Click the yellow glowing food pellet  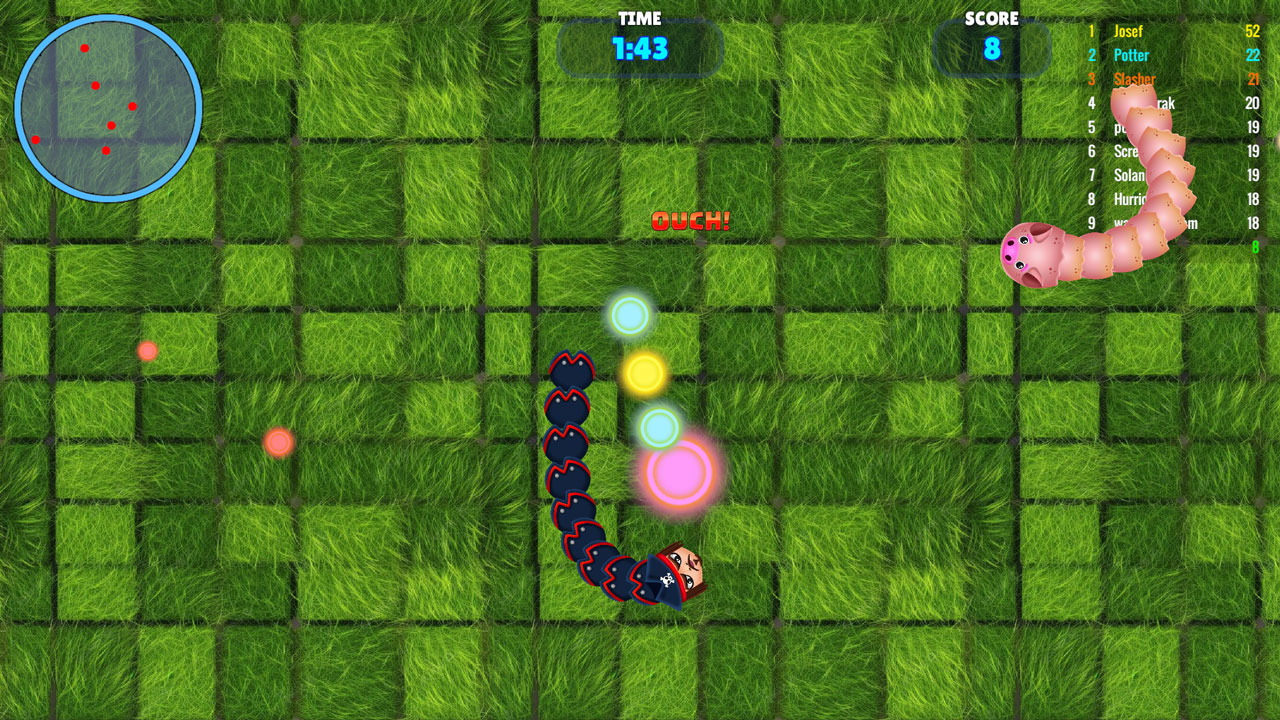pyautogui.click(x=645, y=375)
